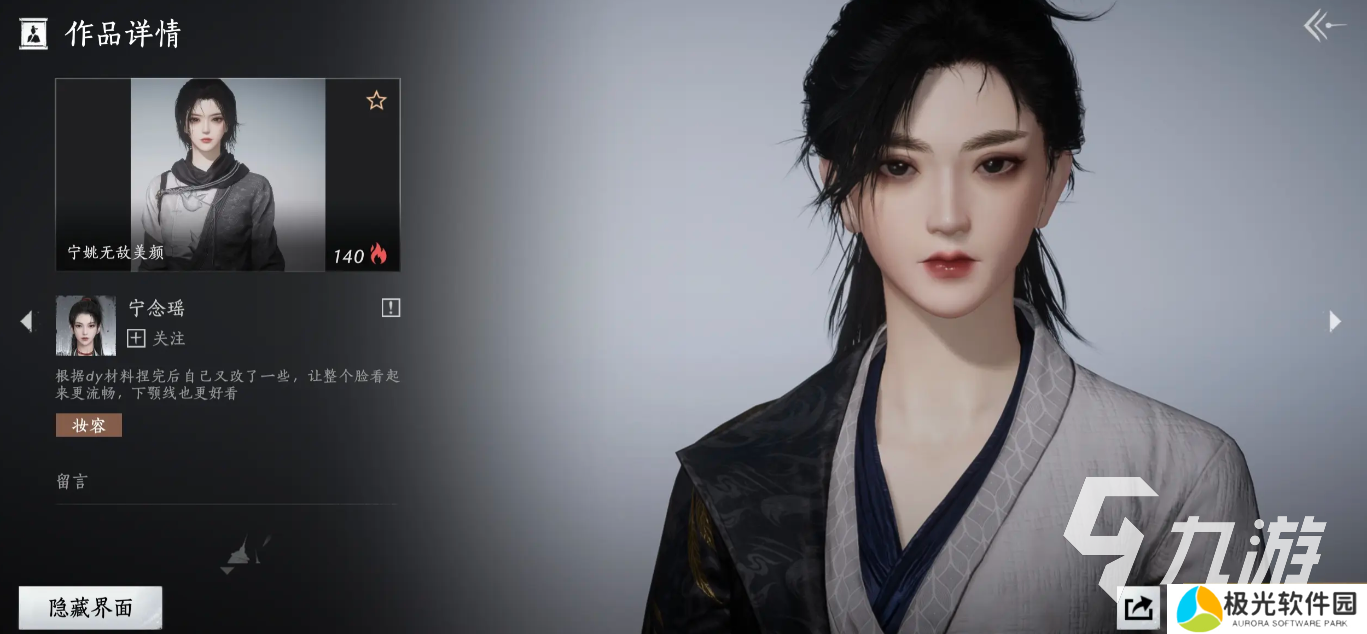Open the 留言 comments section
1367x634 pixels.
tap(72, 481)
